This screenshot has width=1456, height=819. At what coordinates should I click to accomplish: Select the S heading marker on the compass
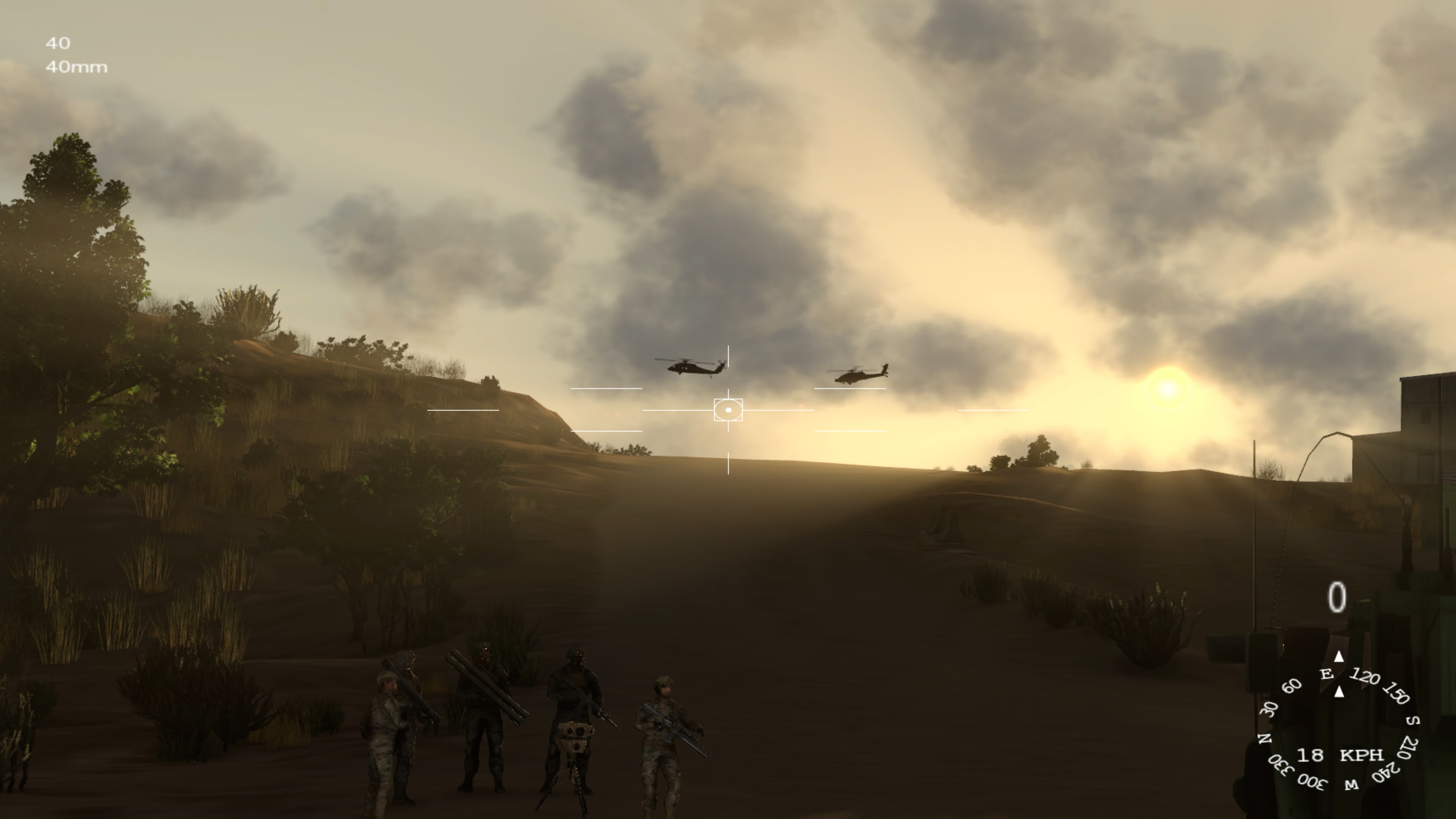pyautogui.click(x=1413, y=721)
